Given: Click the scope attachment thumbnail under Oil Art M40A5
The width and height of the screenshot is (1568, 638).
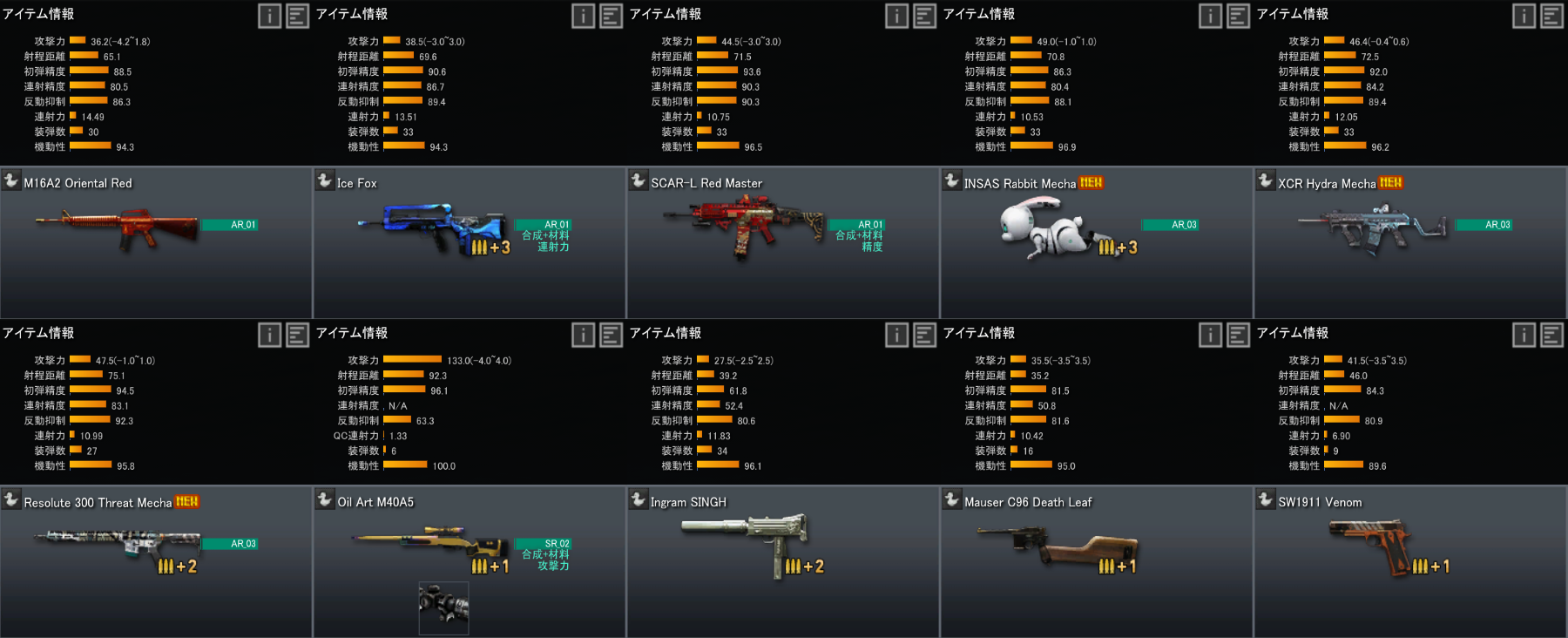Looking at the screenshot, I should coord(443,607).
